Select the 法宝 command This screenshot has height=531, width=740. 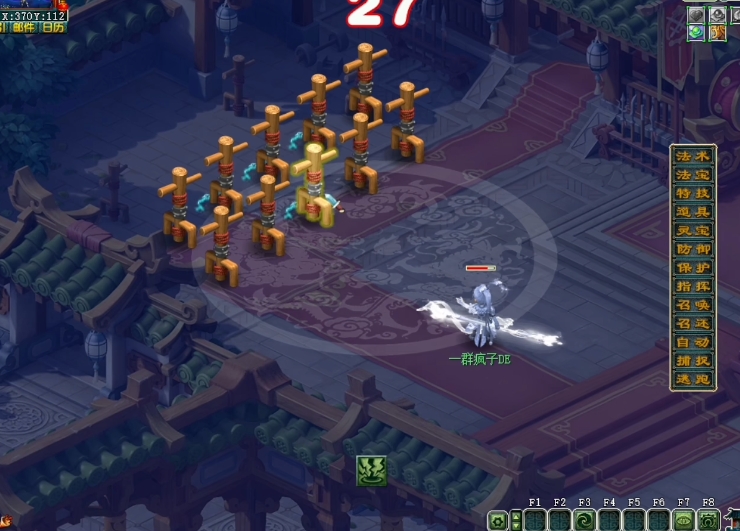tap(693, 175)
